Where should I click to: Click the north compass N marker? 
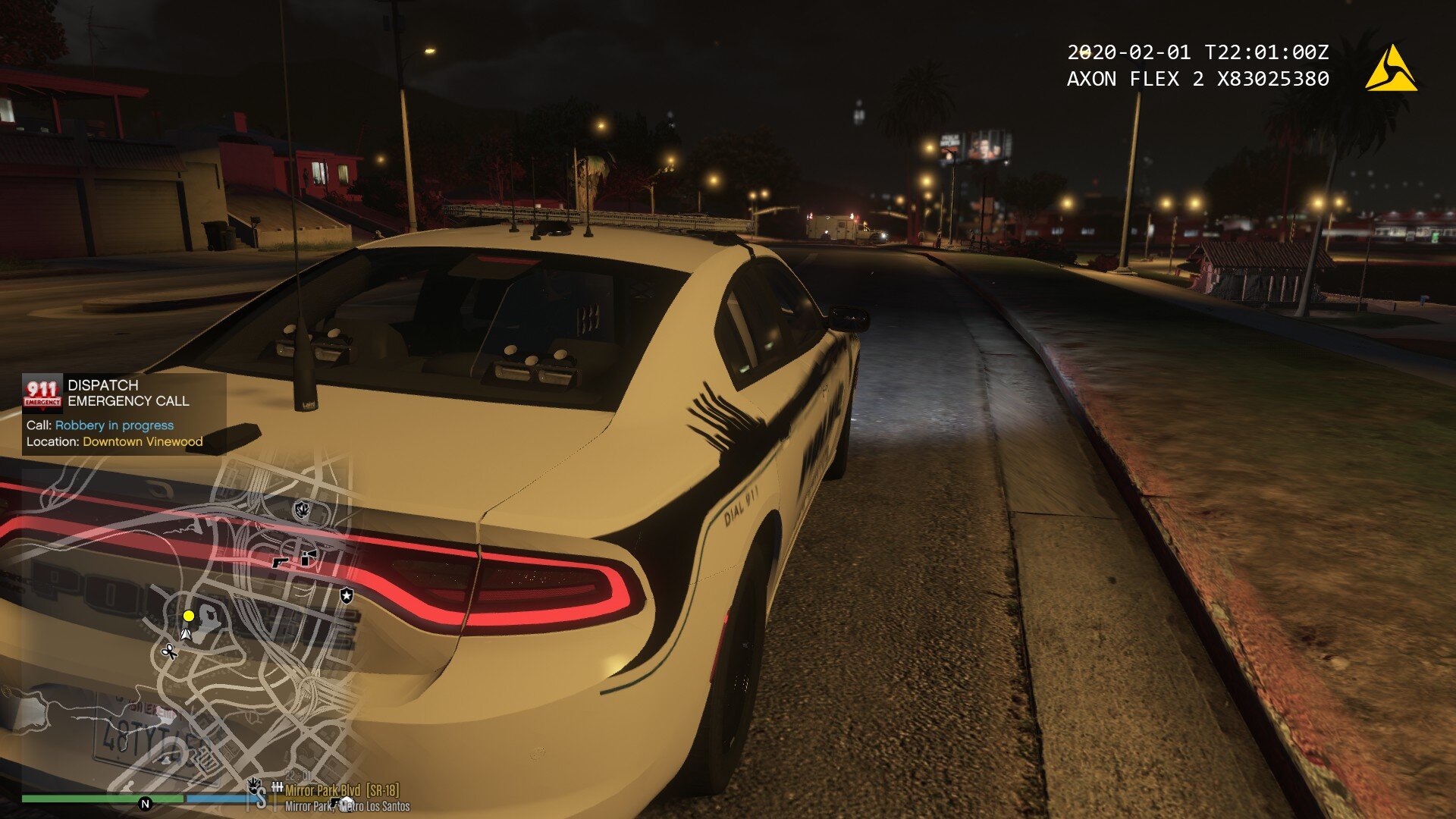(145, 803)
